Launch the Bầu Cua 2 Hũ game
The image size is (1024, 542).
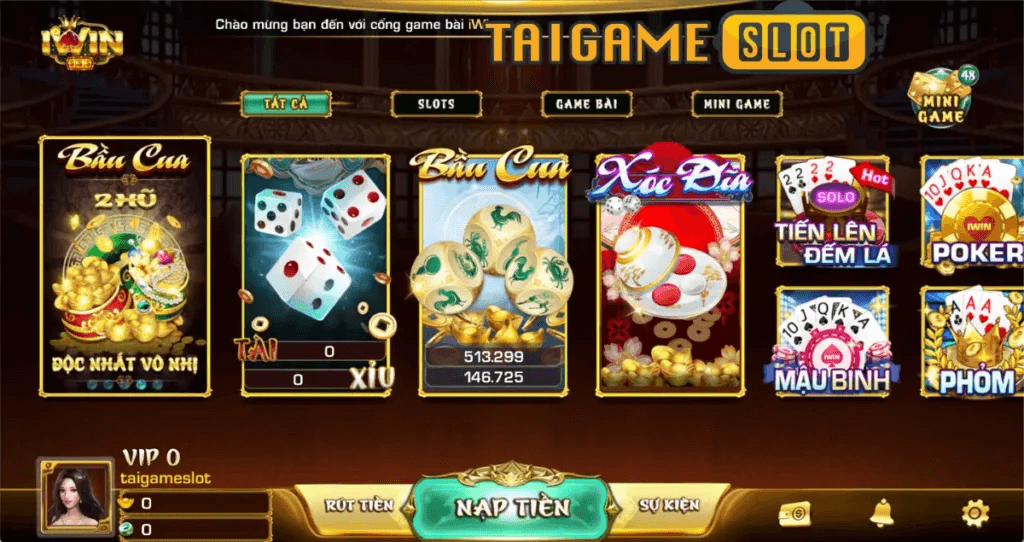pos(125,265)
